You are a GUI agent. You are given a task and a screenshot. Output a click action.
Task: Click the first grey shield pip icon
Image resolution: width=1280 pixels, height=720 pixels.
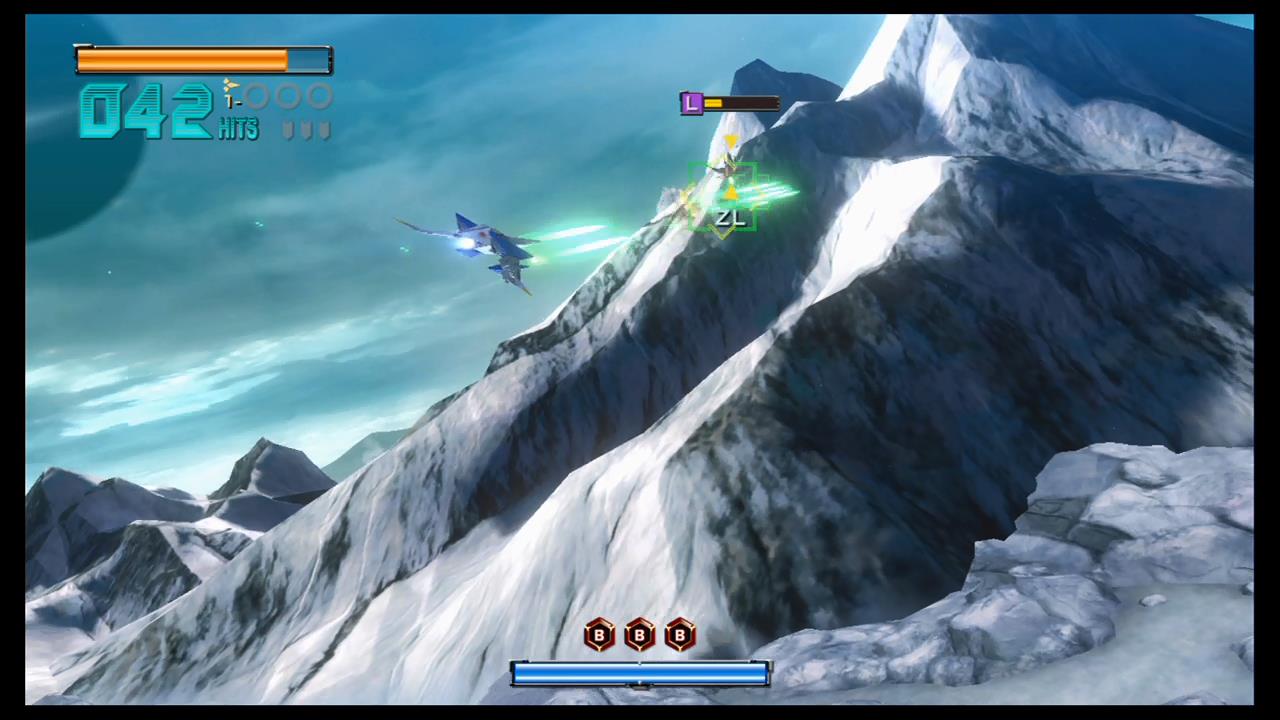289,130
